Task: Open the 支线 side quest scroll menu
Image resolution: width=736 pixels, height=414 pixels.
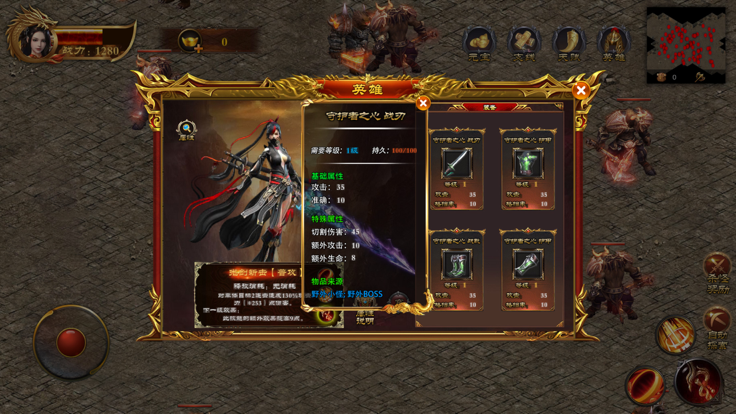Action: 524,43
